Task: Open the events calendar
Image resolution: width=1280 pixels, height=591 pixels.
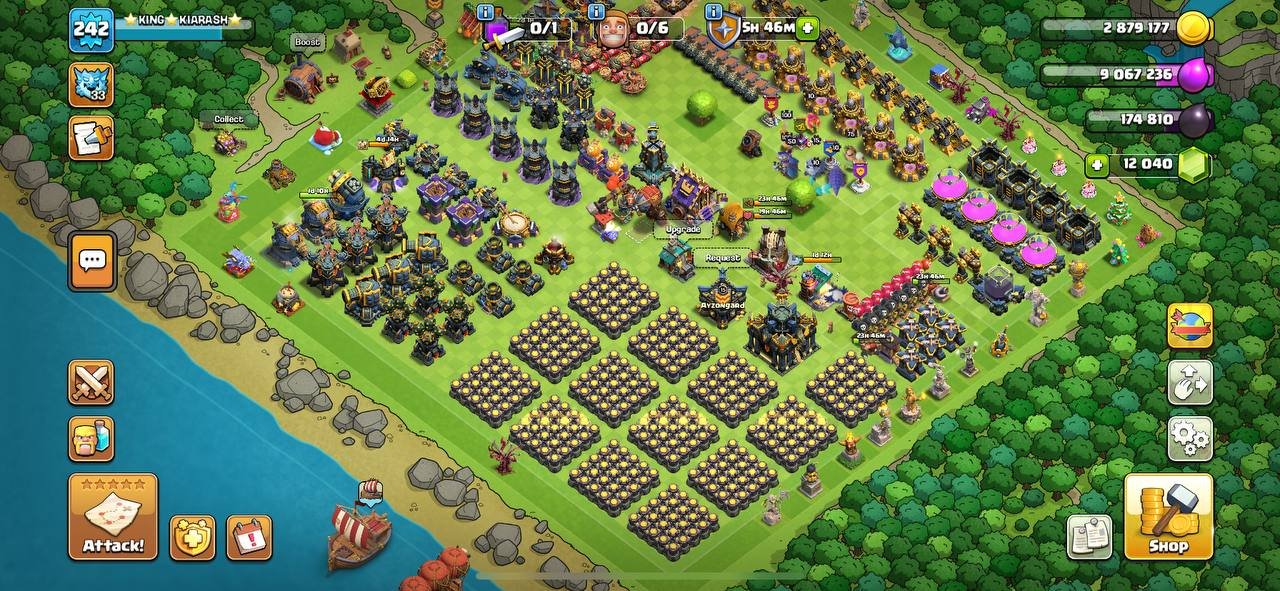Action: pos(249,537)
